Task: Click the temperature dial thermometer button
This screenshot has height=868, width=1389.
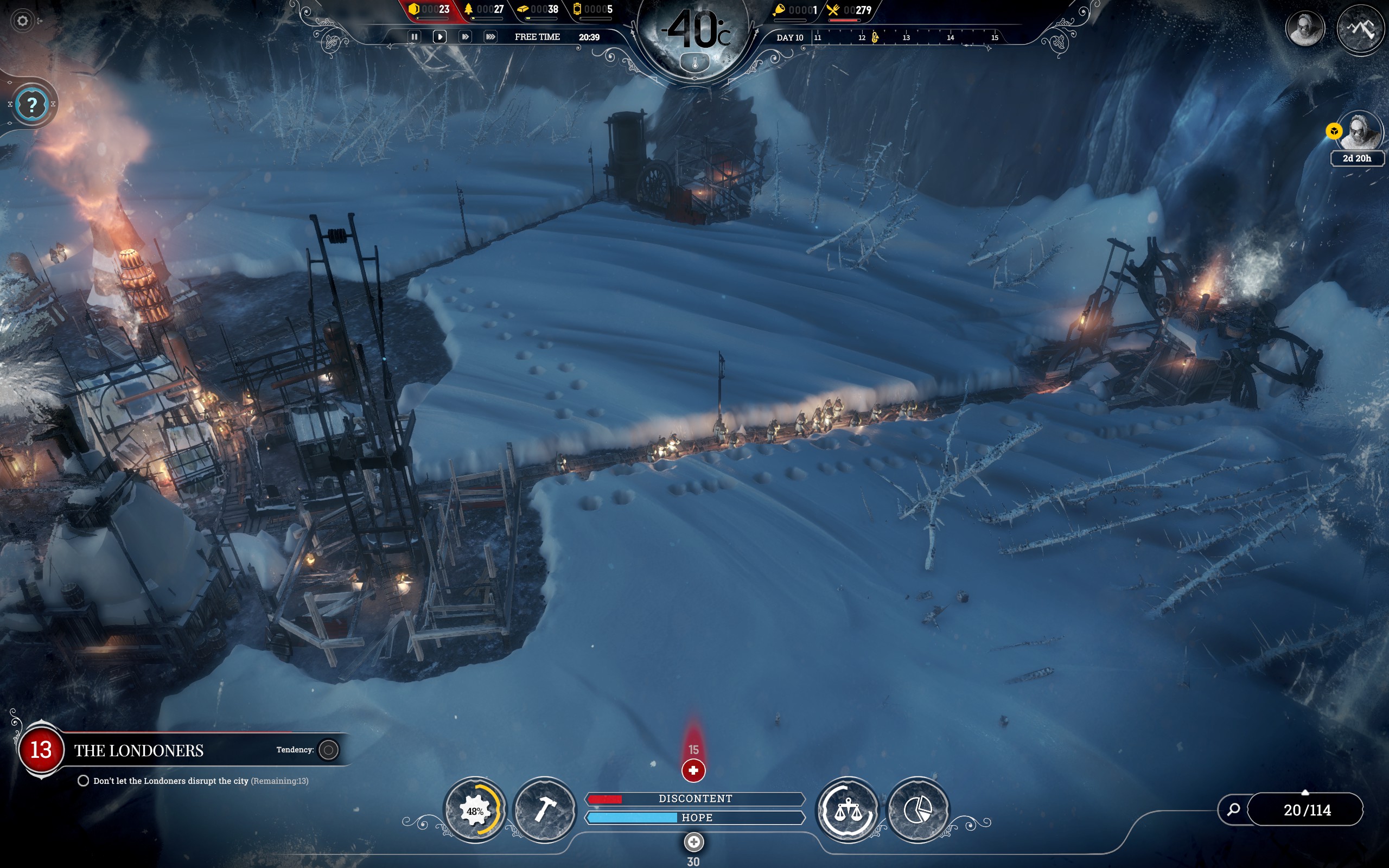Action: [694, 63]
